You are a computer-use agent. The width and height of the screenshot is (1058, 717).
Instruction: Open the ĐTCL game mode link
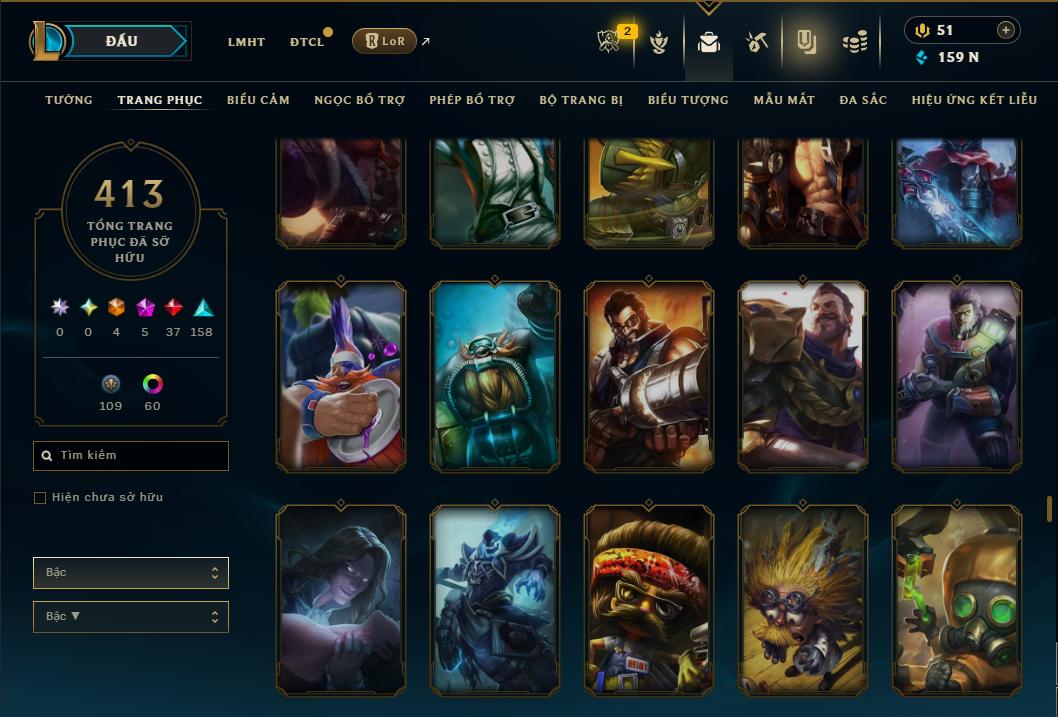point(307,42)
